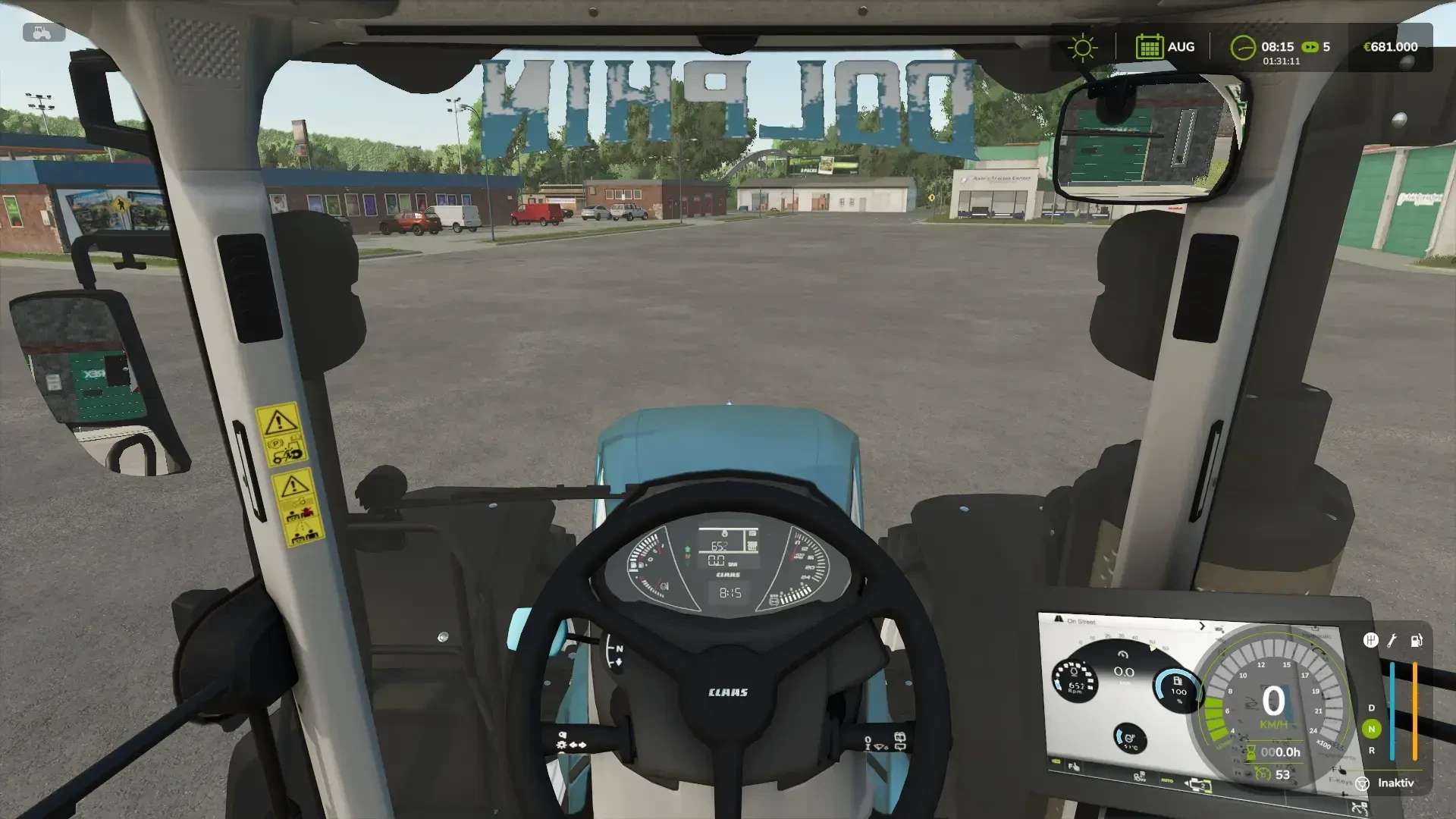This screenshot has height=819, width=1456.
Task: Open the sunny weather forecast icon
Action: [1082, 48]
